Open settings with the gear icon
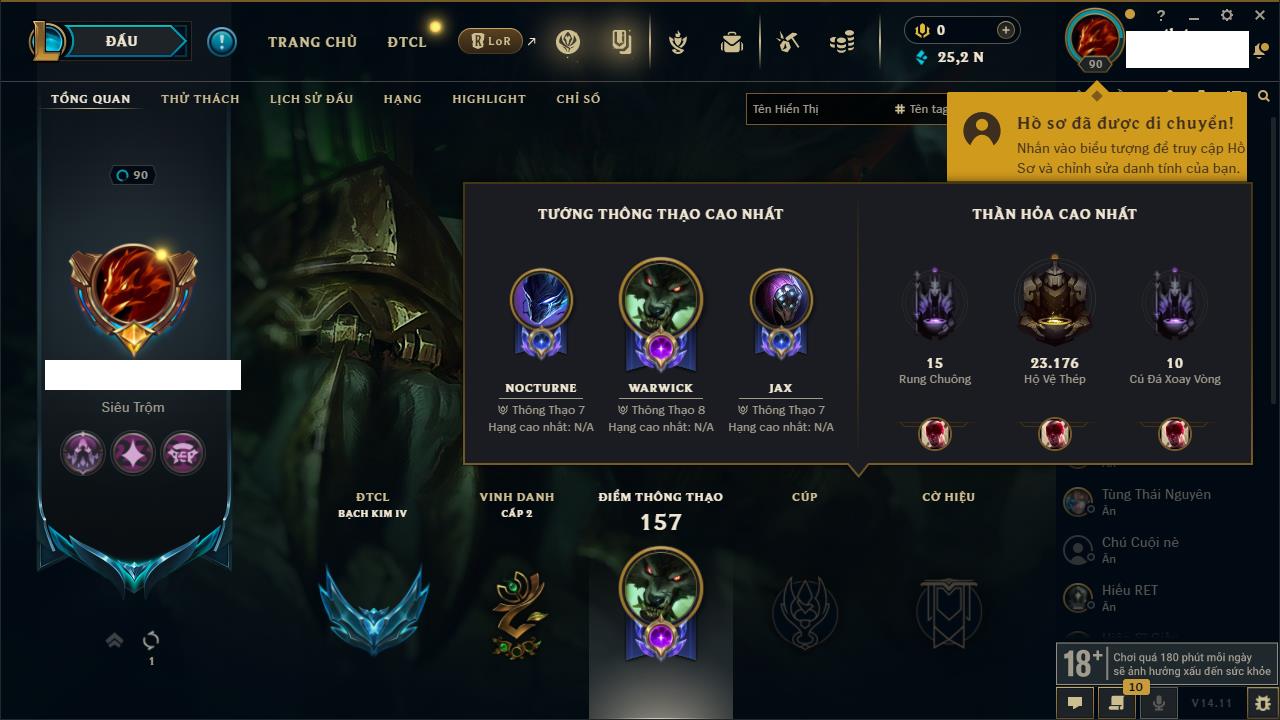Screen dimensions: 1280x720 1262,703
